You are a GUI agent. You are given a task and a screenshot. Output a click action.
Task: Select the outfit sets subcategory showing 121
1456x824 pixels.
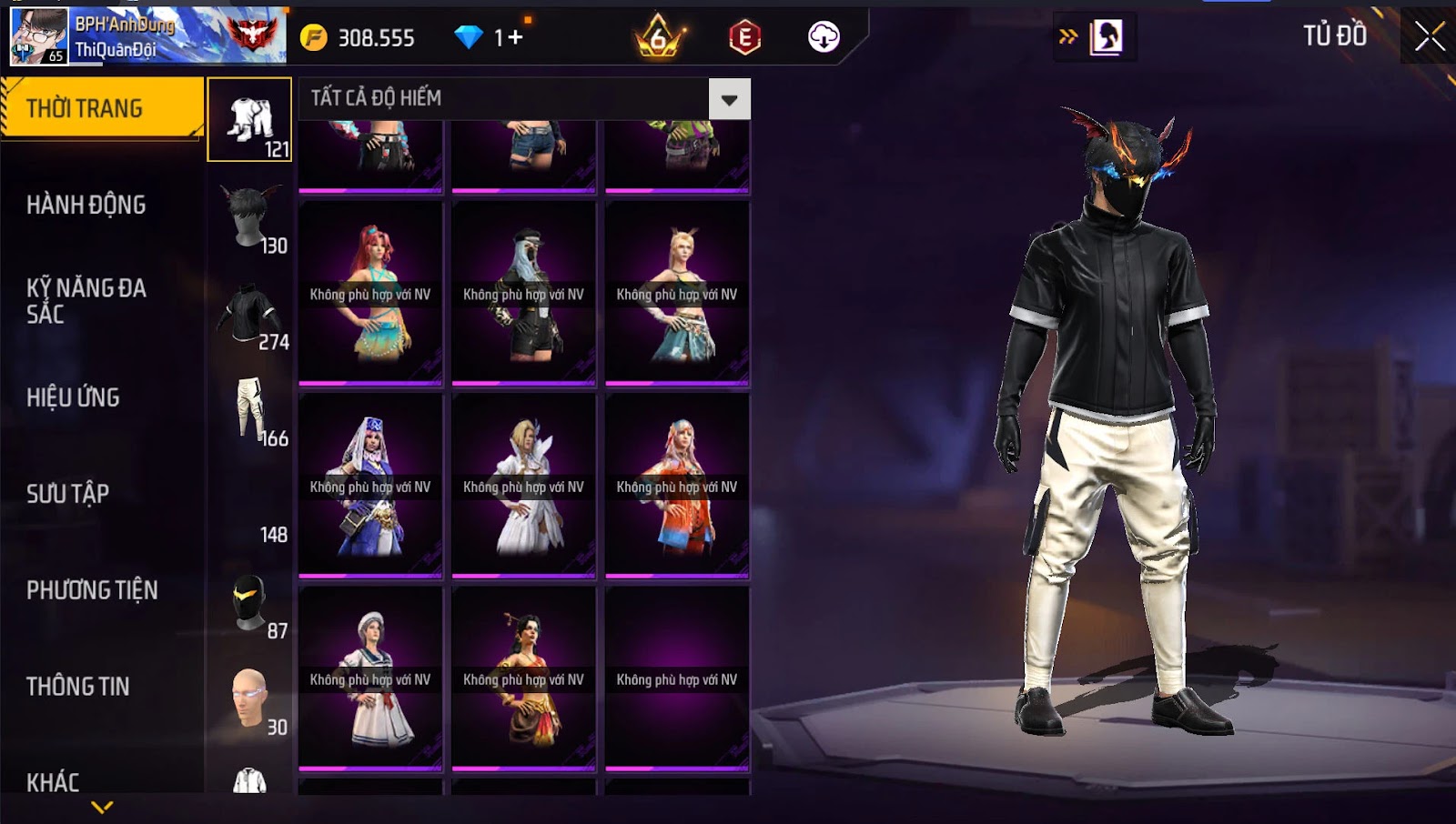coord(250,120)
